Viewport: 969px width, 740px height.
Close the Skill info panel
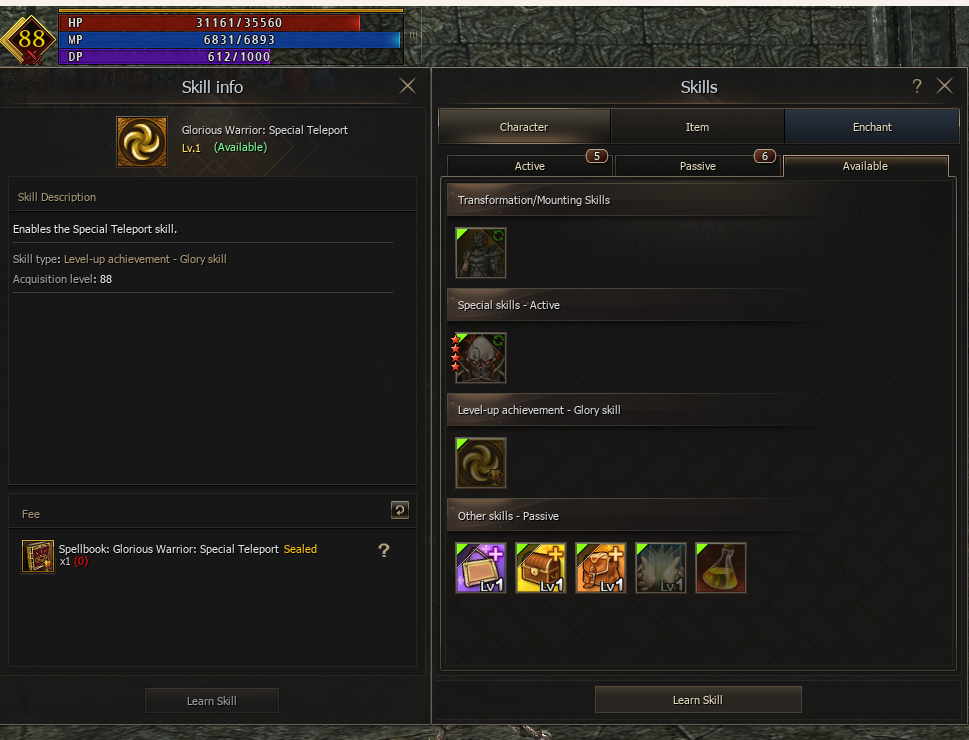(x=407, y=86)
